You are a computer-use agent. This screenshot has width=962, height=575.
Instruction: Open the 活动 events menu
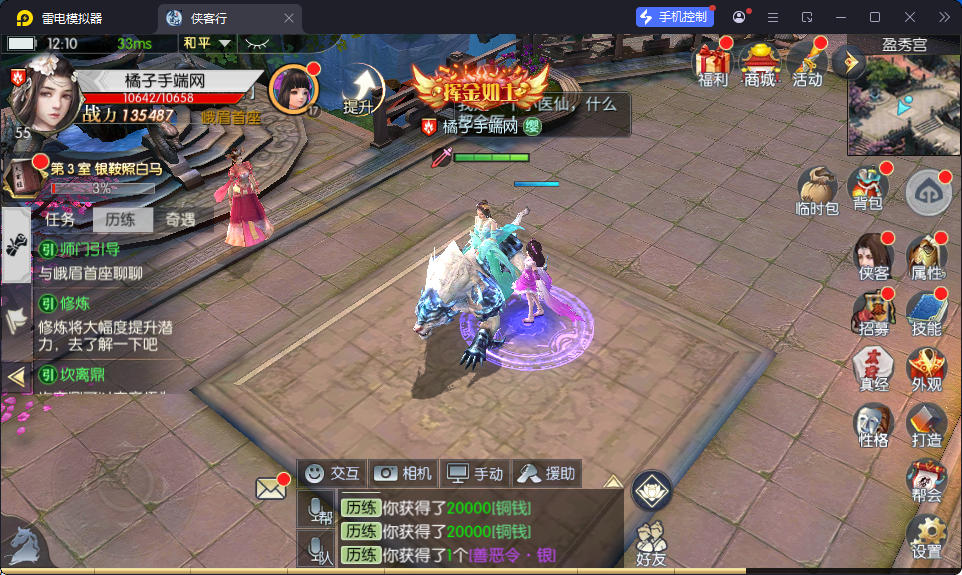click(807, 63)
